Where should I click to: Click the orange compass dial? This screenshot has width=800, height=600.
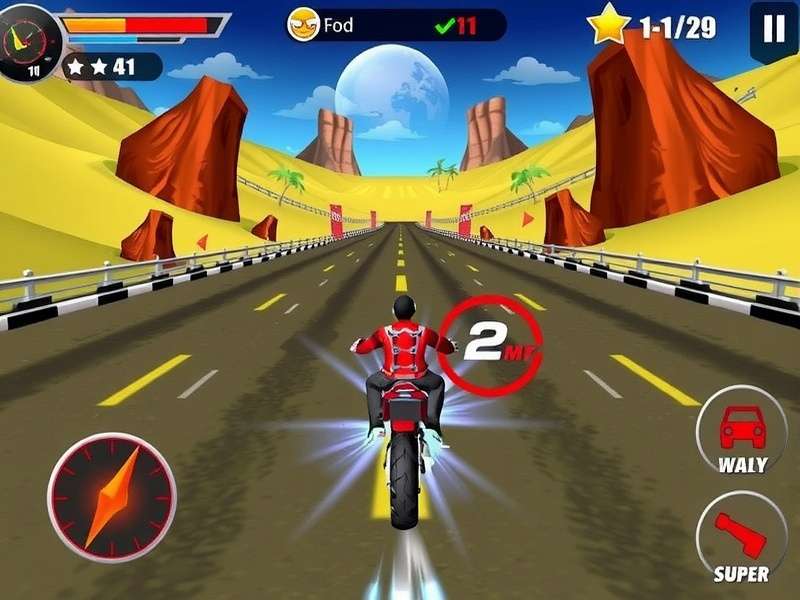pyautogui.click(x=112, y=497)
